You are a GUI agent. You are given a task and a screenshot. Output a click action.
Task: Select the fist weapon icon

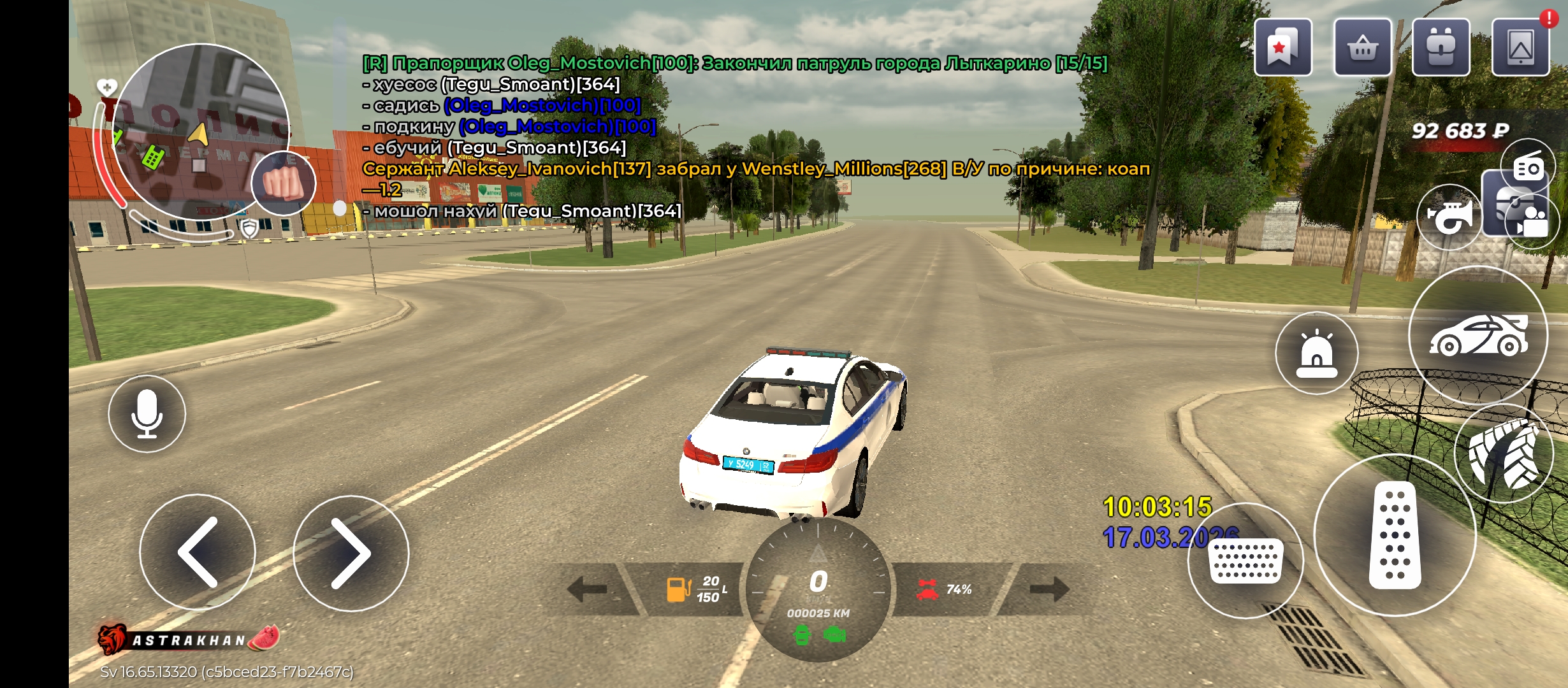[x=284, y=183]
